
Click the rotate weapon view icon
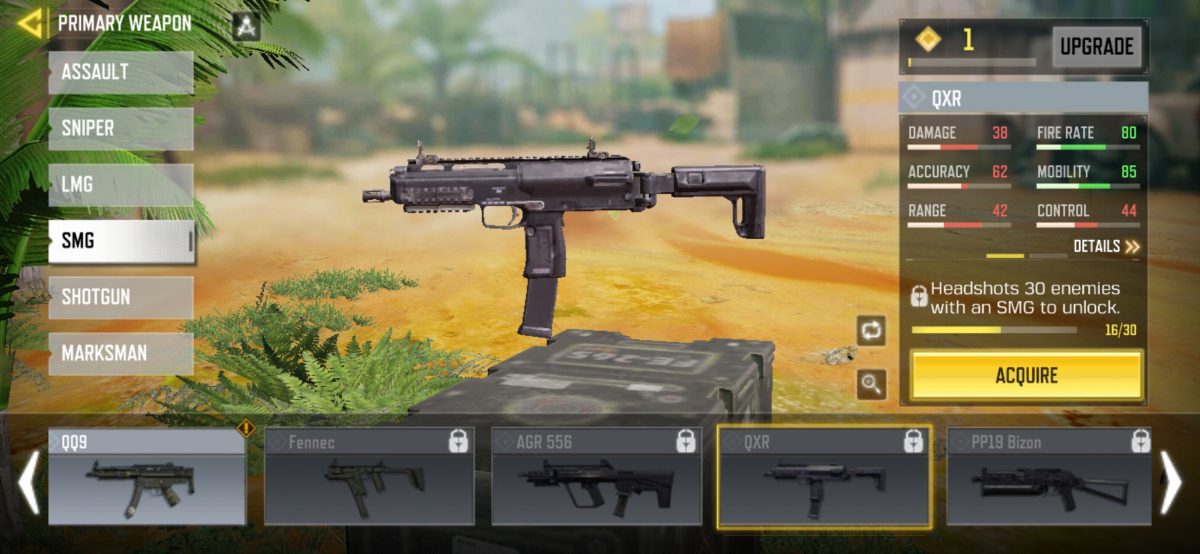coord(871,331)
